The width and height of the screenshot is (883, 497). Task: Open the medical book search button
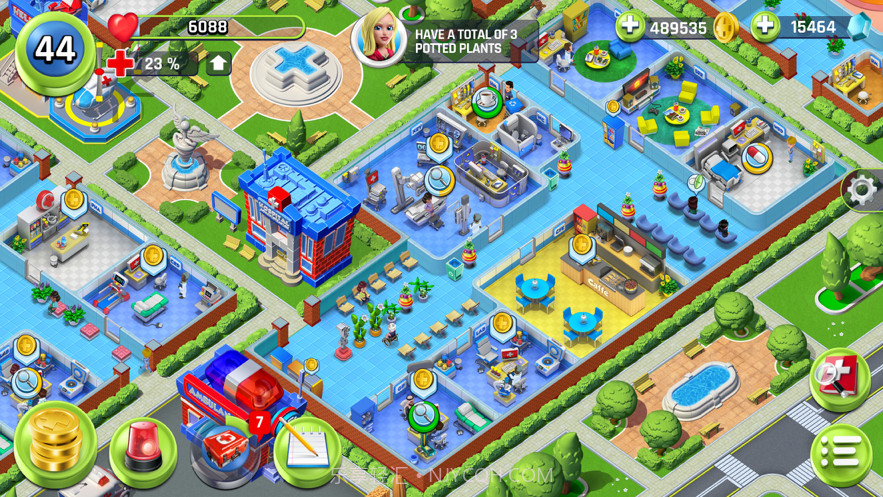(838, 377)
